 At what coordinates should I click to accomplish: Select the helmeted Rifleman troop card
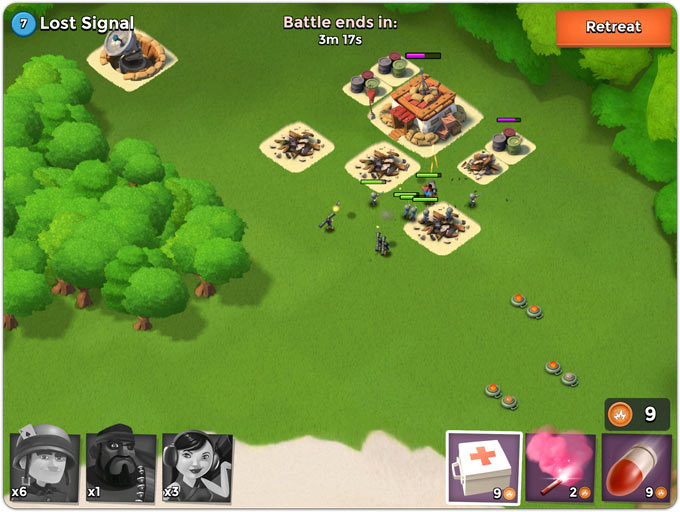click(x=44, y=467)
